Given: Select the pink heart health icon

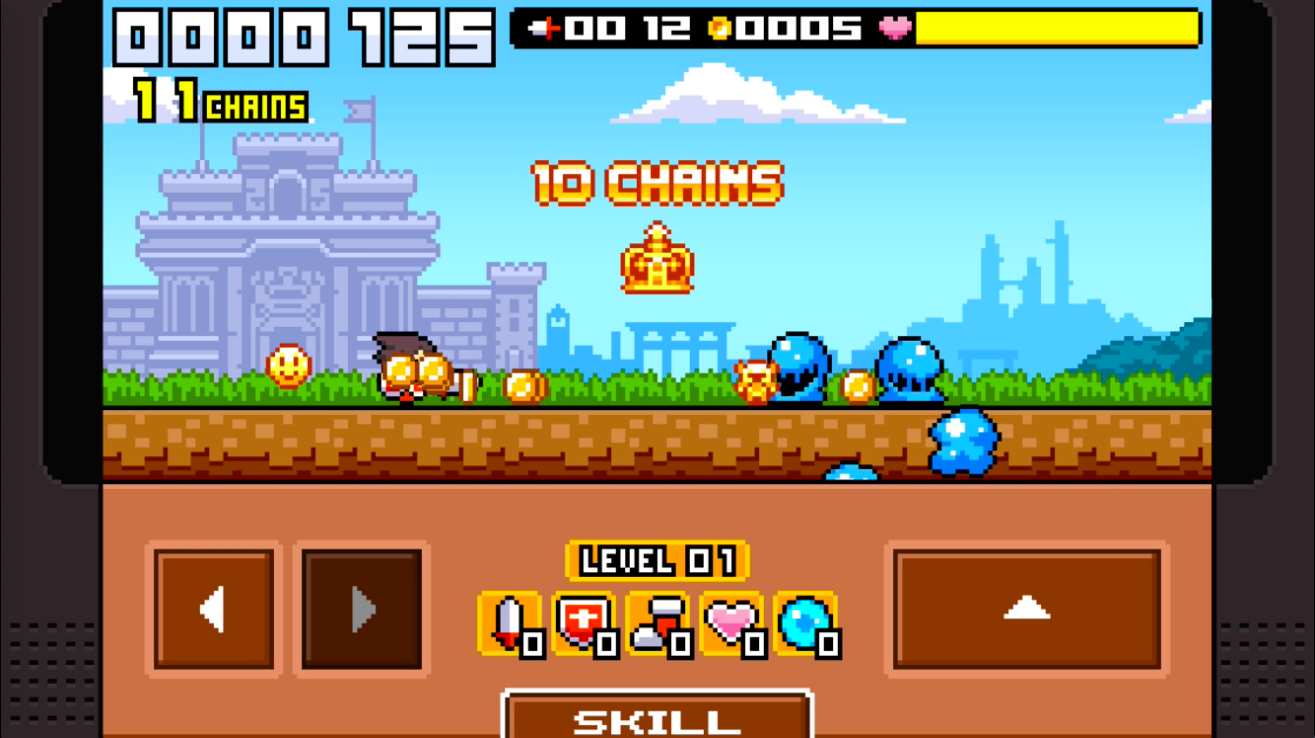Looking at the screenshot, I should 732,624.
